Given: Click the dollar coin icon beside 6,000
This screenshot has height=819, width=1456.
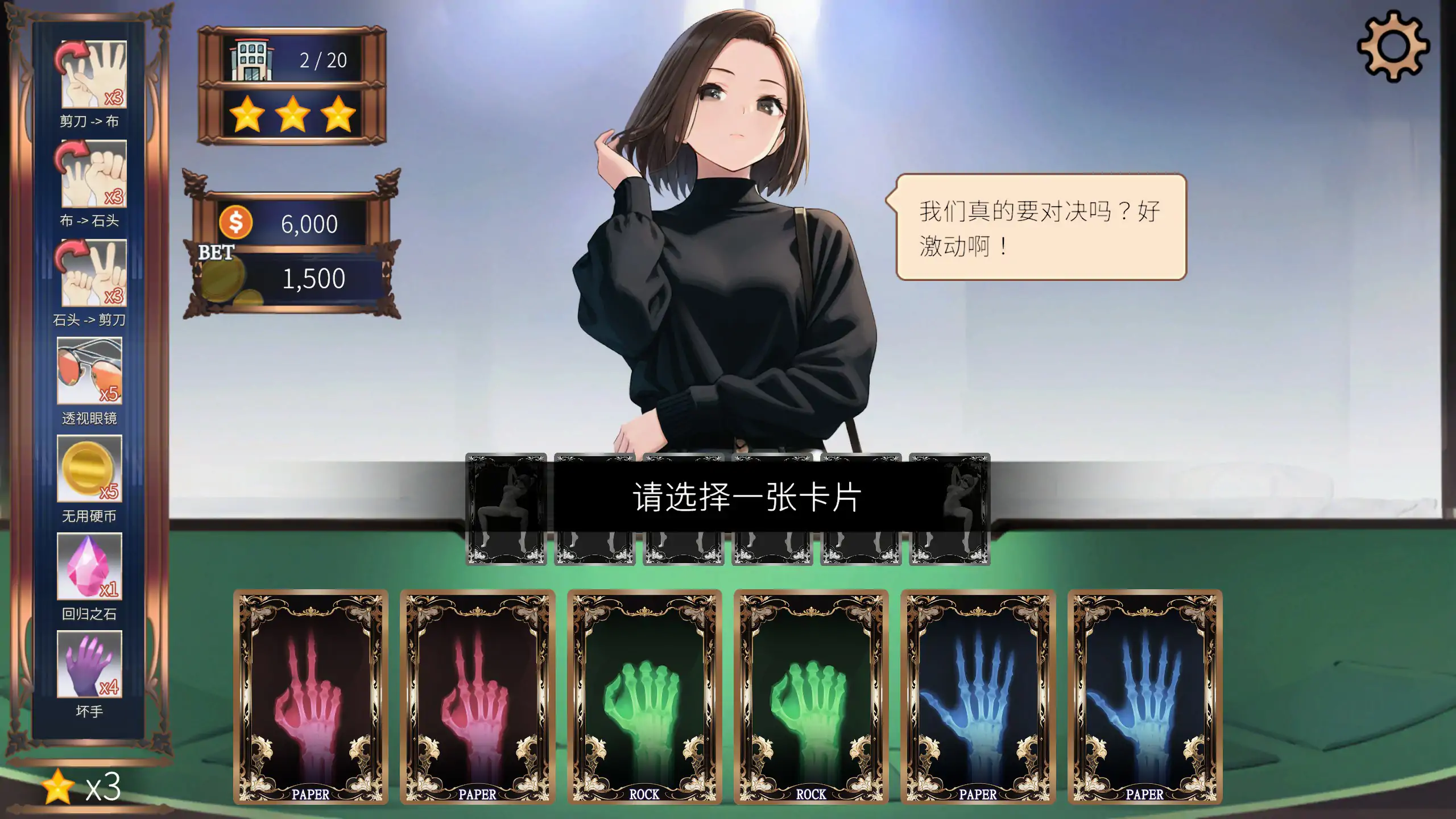Looking at the screenshot, I should click(236, 222).
